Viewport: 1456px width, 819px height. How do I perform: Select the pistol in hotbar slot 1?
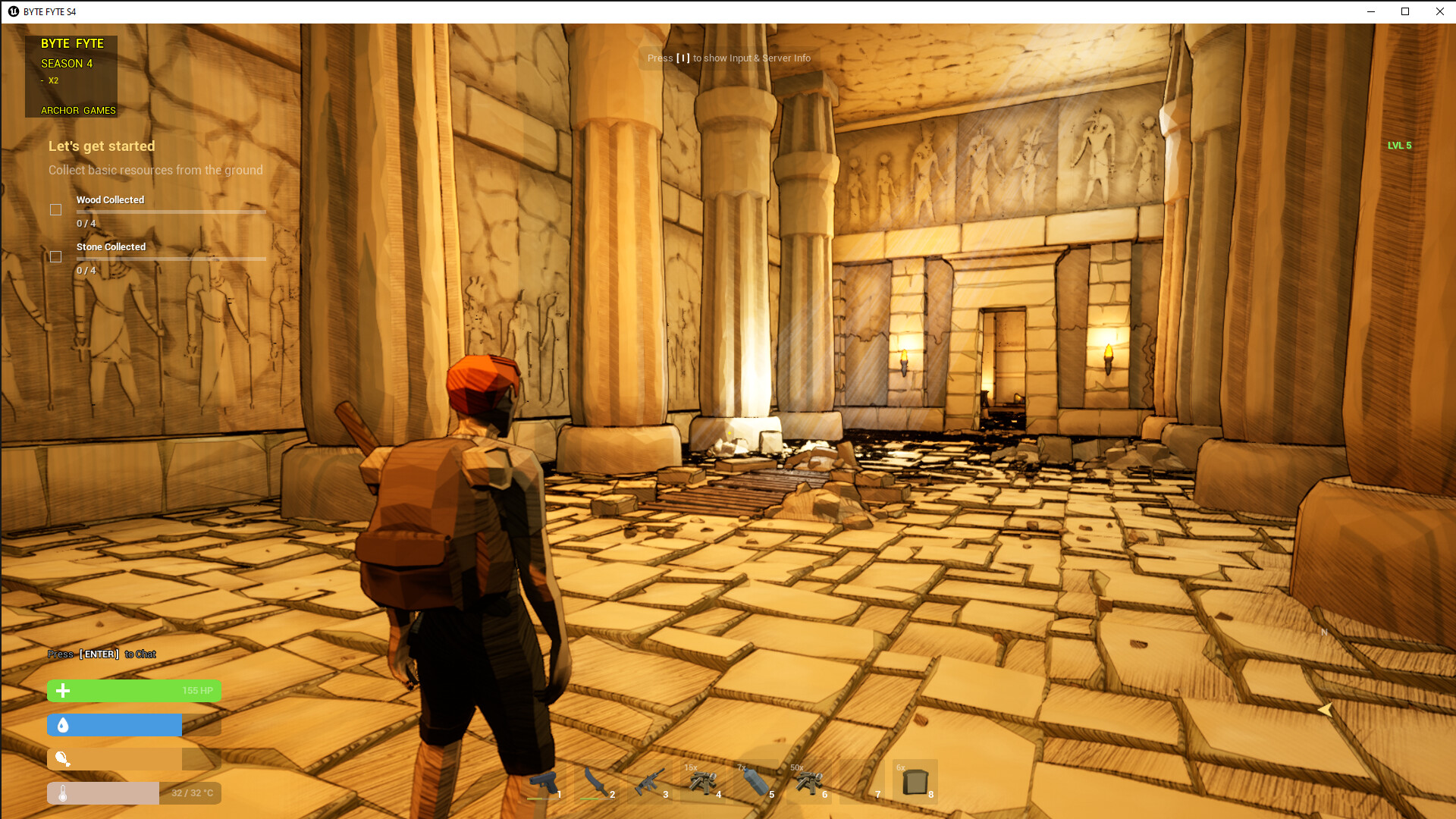544,783
